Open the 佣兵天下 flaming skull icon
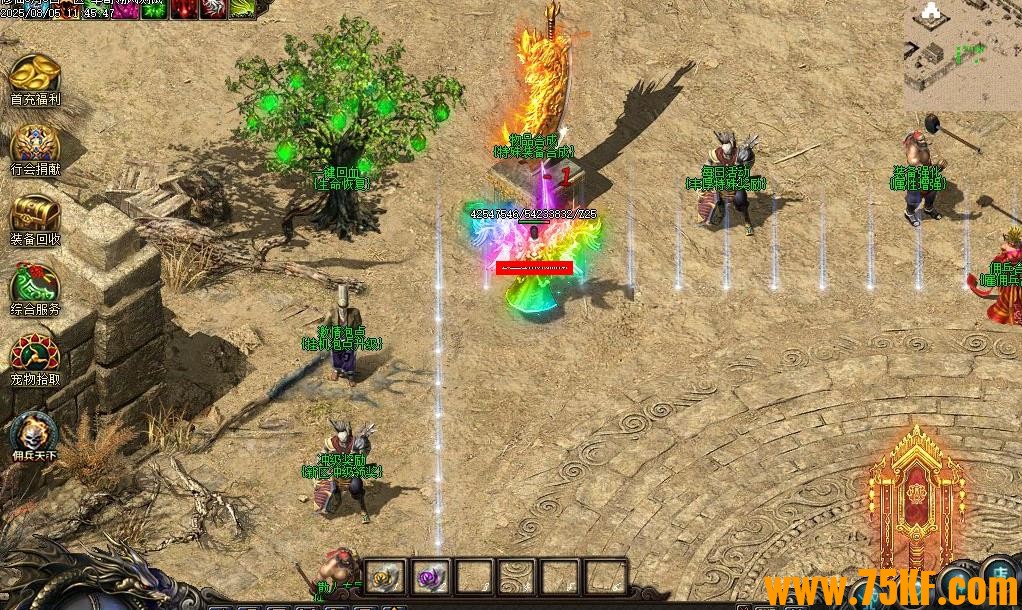The image size is (1022, 610). (x=35, y=431)
